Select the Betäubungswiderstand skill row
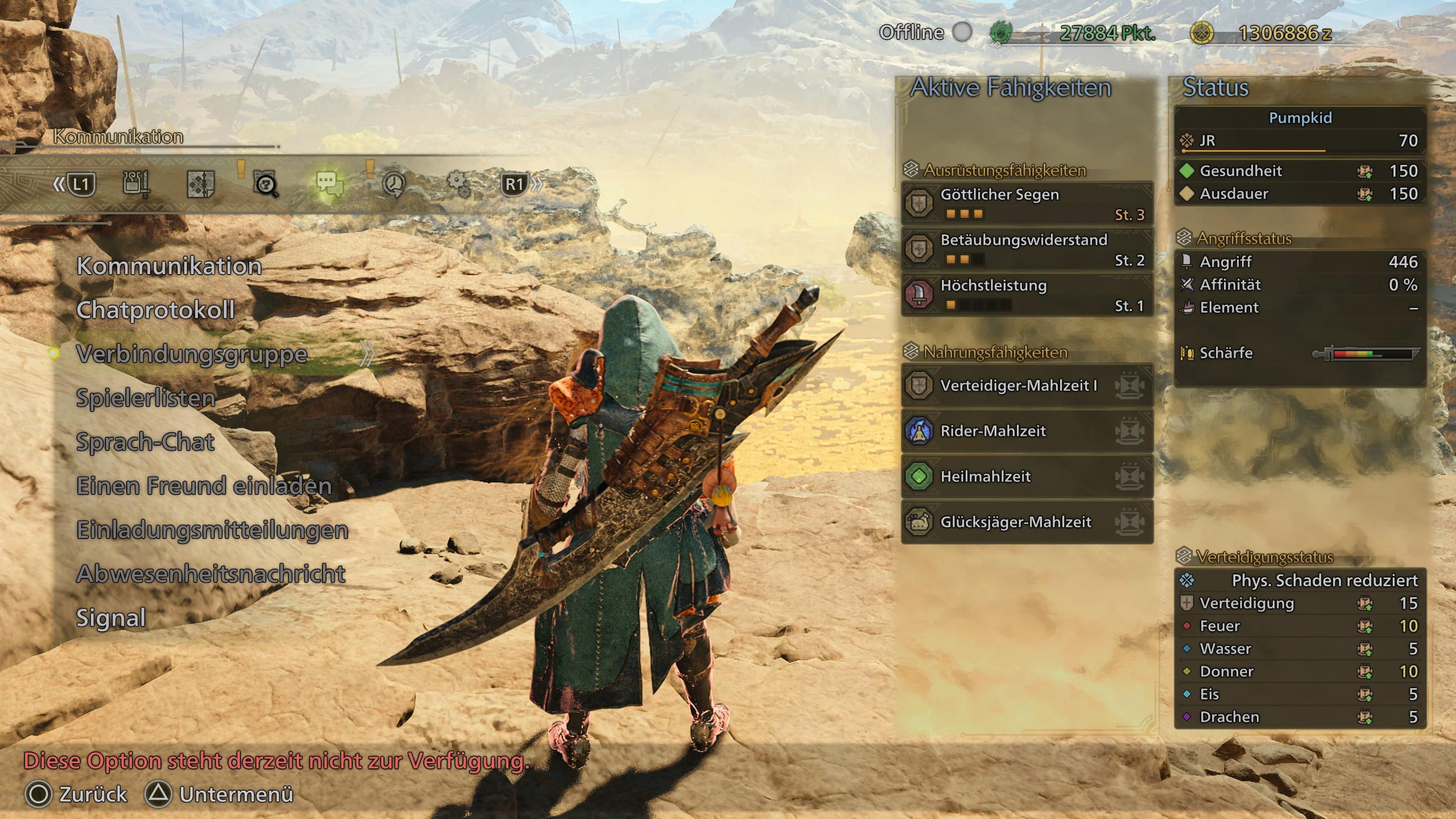Screen dimensions: 1456x819 point(1027,249)
